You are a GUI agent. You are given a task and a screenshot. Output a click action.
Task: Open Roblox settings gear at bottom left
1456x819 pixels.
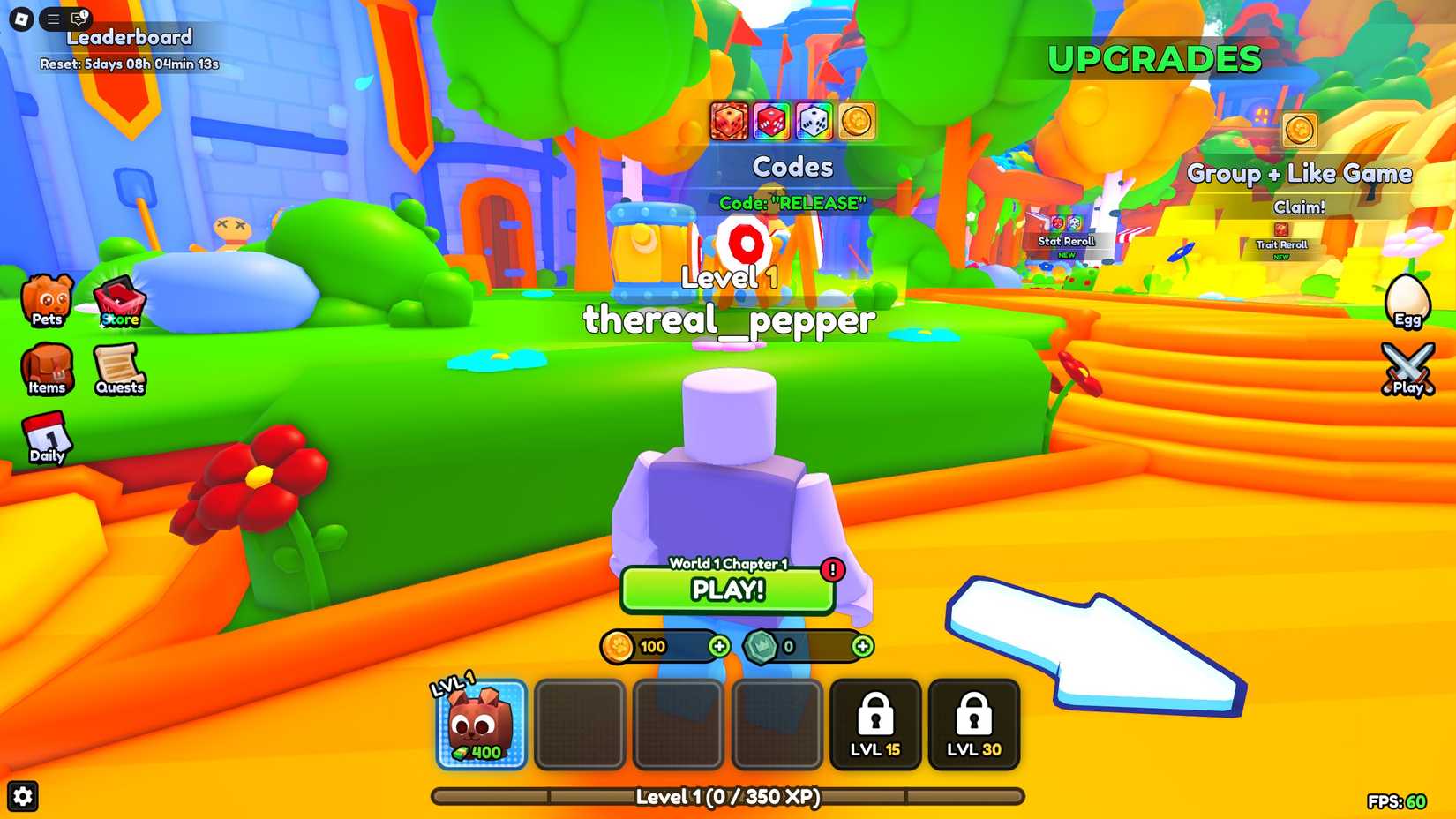coord(22,796)
